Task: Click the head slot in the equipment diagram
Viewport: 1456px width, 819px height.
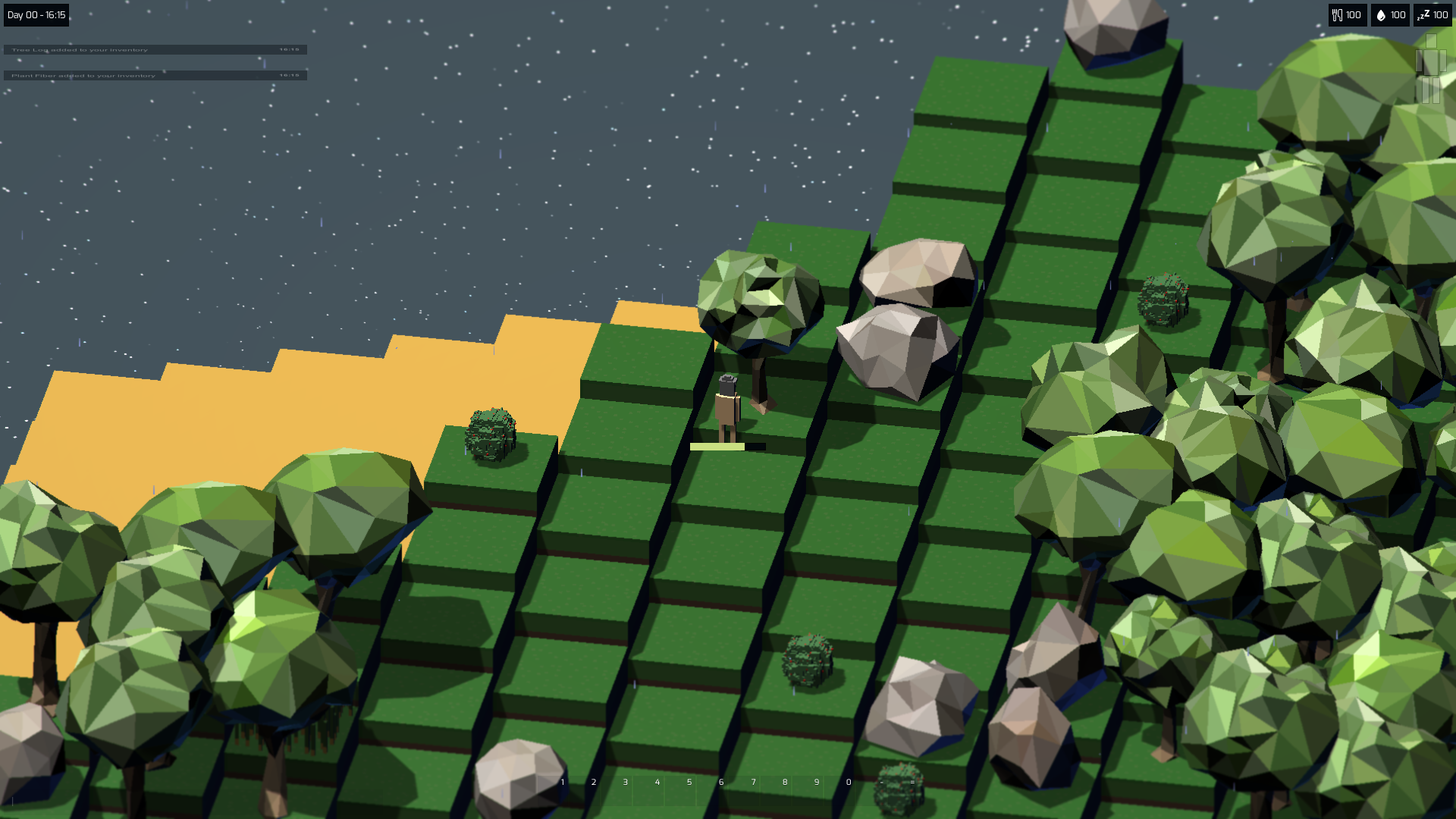Action: (1431, 42)
